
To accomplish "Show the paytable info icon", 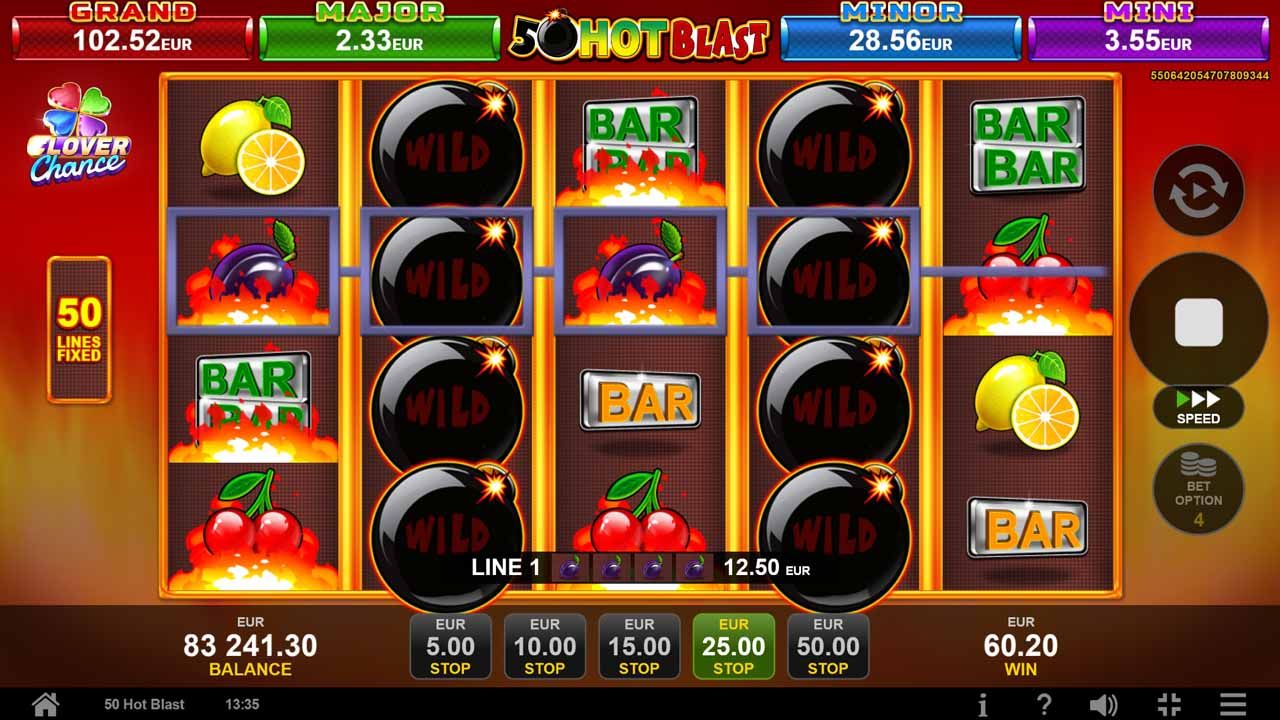I will (983, 704).
